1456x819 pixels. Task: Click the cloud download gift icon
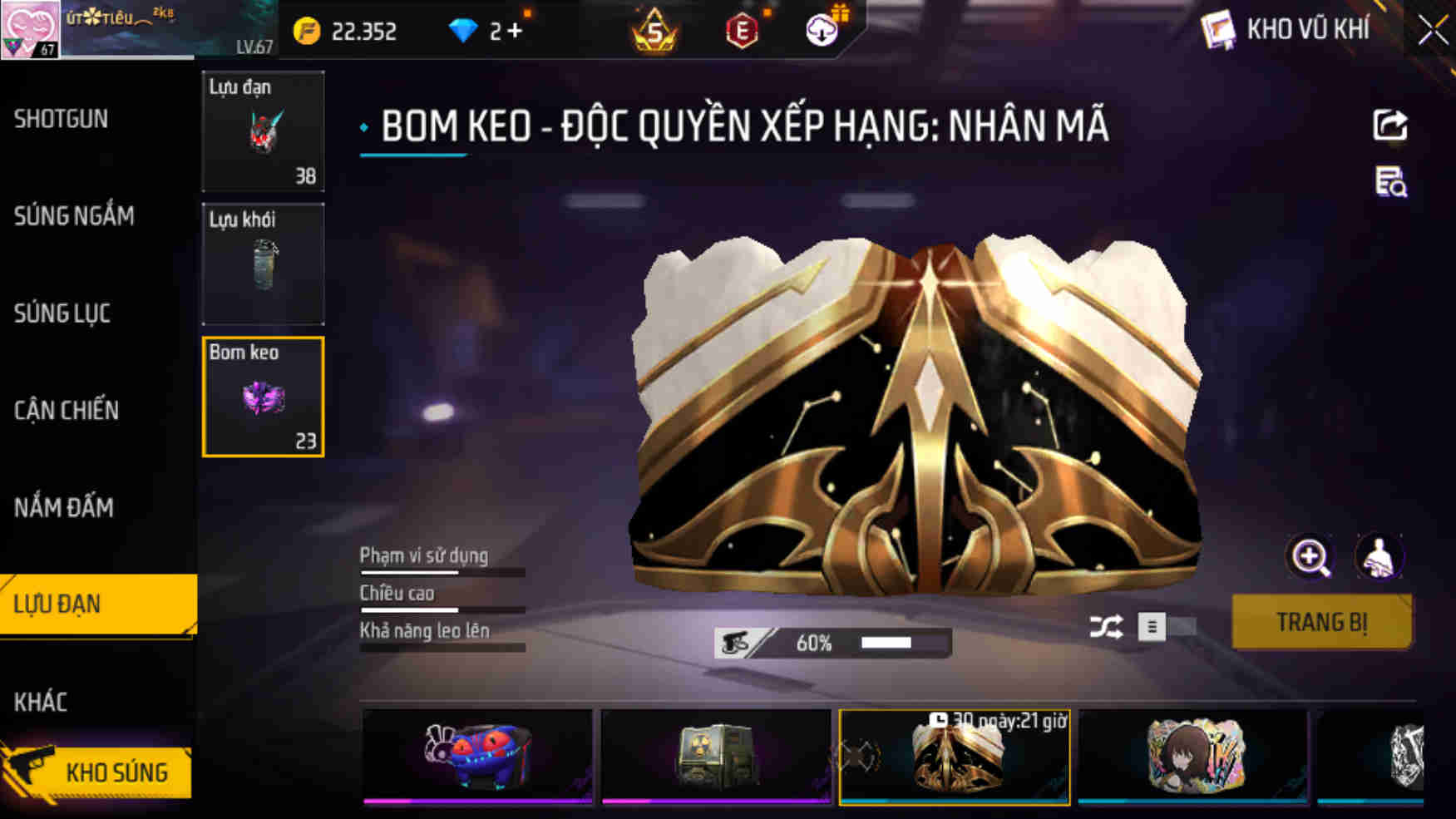[822, 32]
